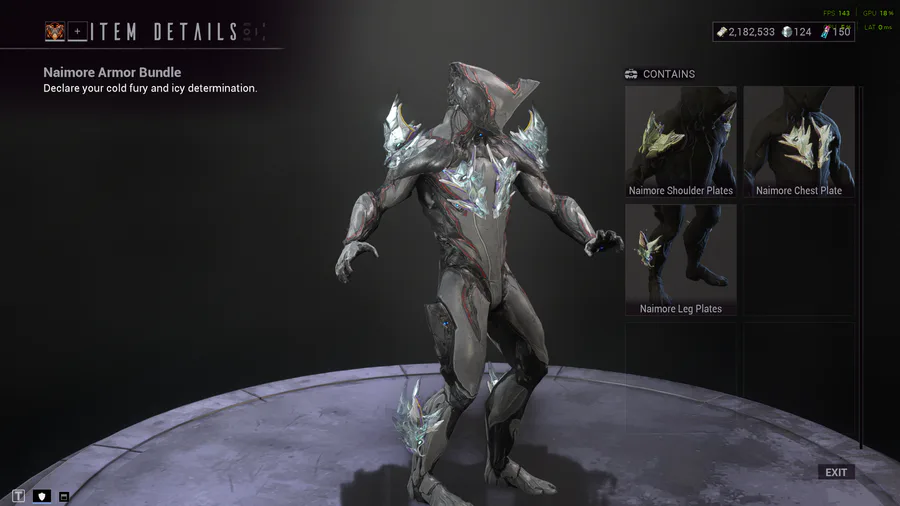Click the plus squad invite slot
Image resolution: width=900 pixels, height=506 pixels.
(78, 32)
